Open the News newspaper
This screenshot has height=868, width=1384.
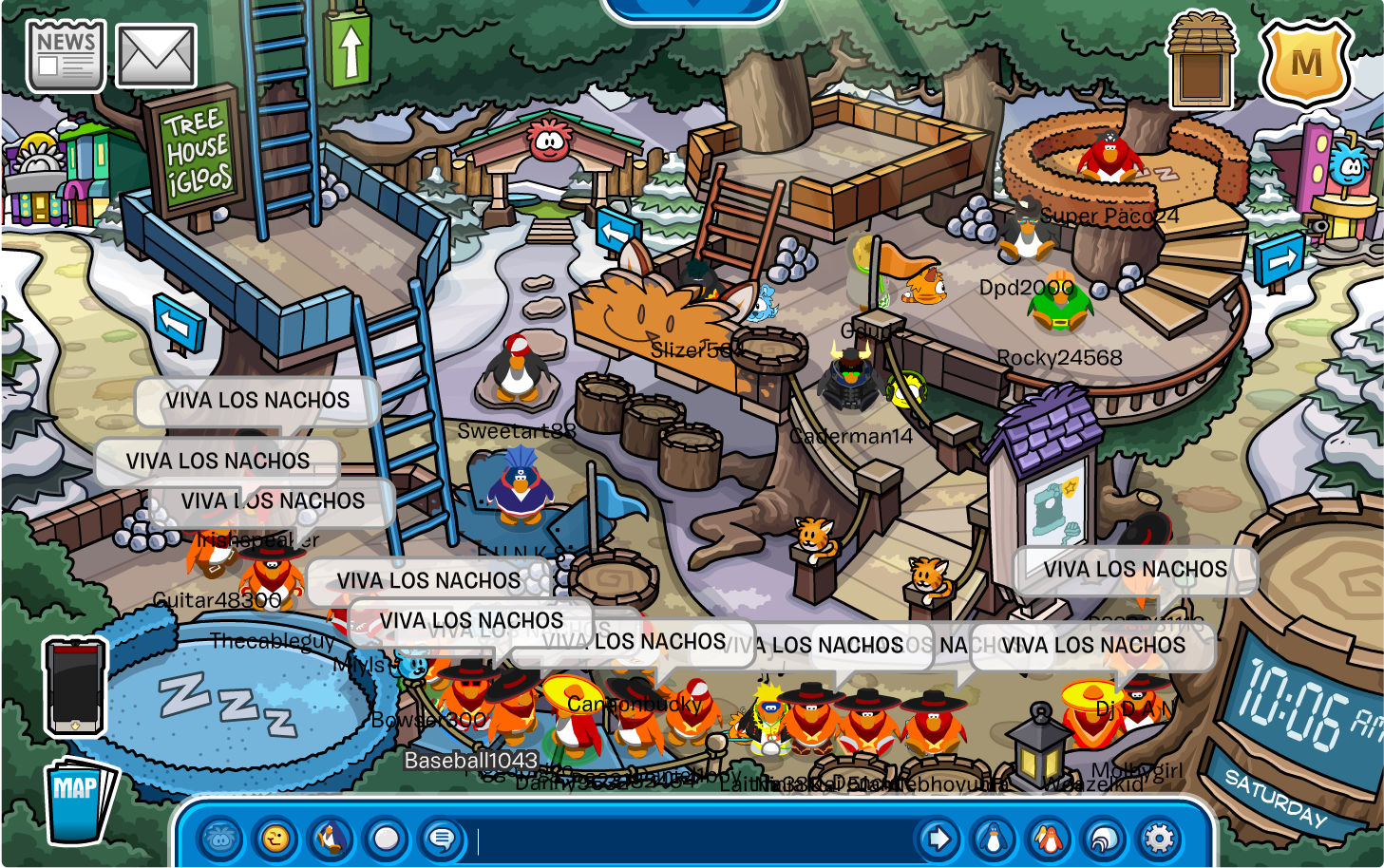click(65, 56)
